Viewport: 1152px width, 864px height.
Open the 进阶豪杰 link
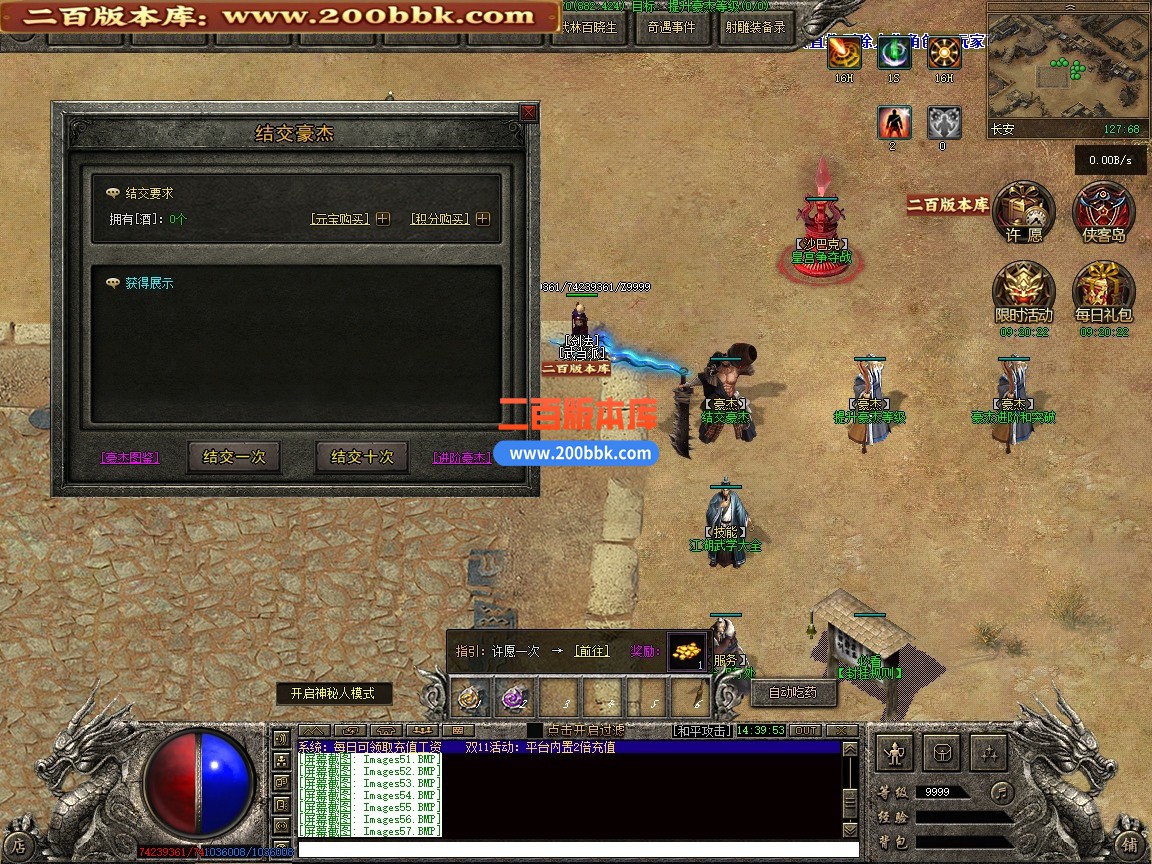461,458
